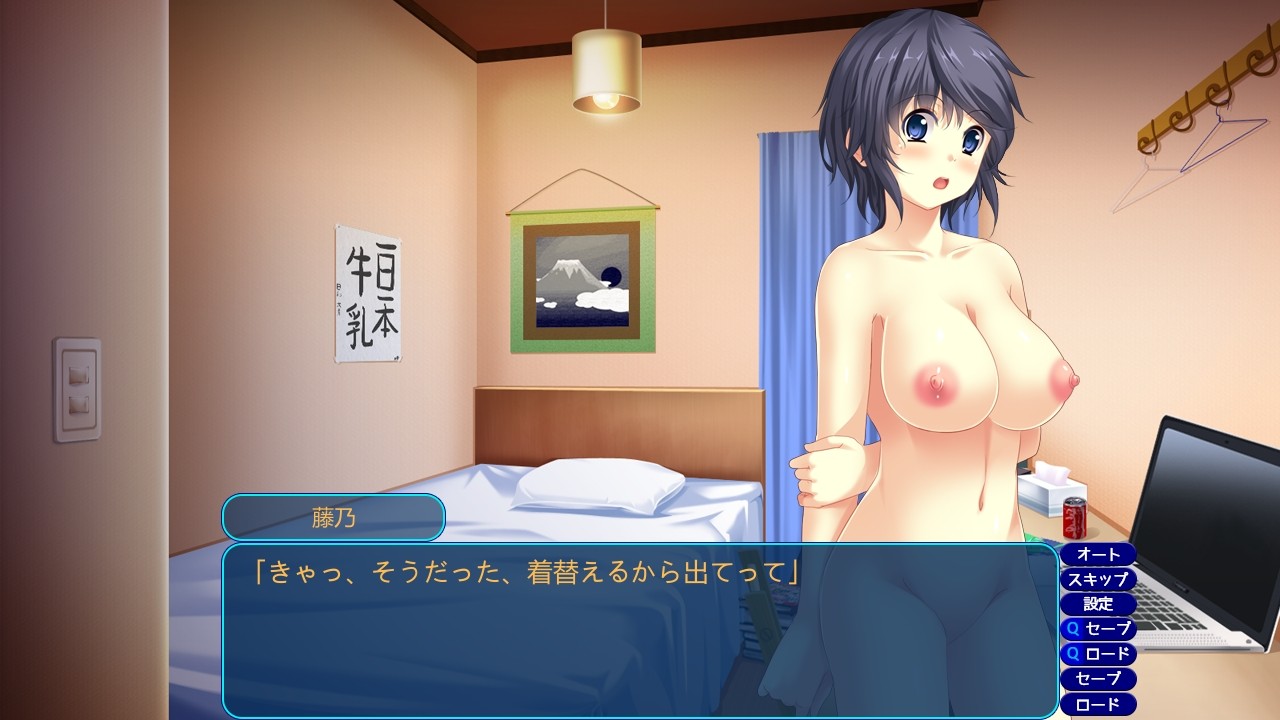
Task: Activate the スキップ skip button
Action: pos(1097,579)
